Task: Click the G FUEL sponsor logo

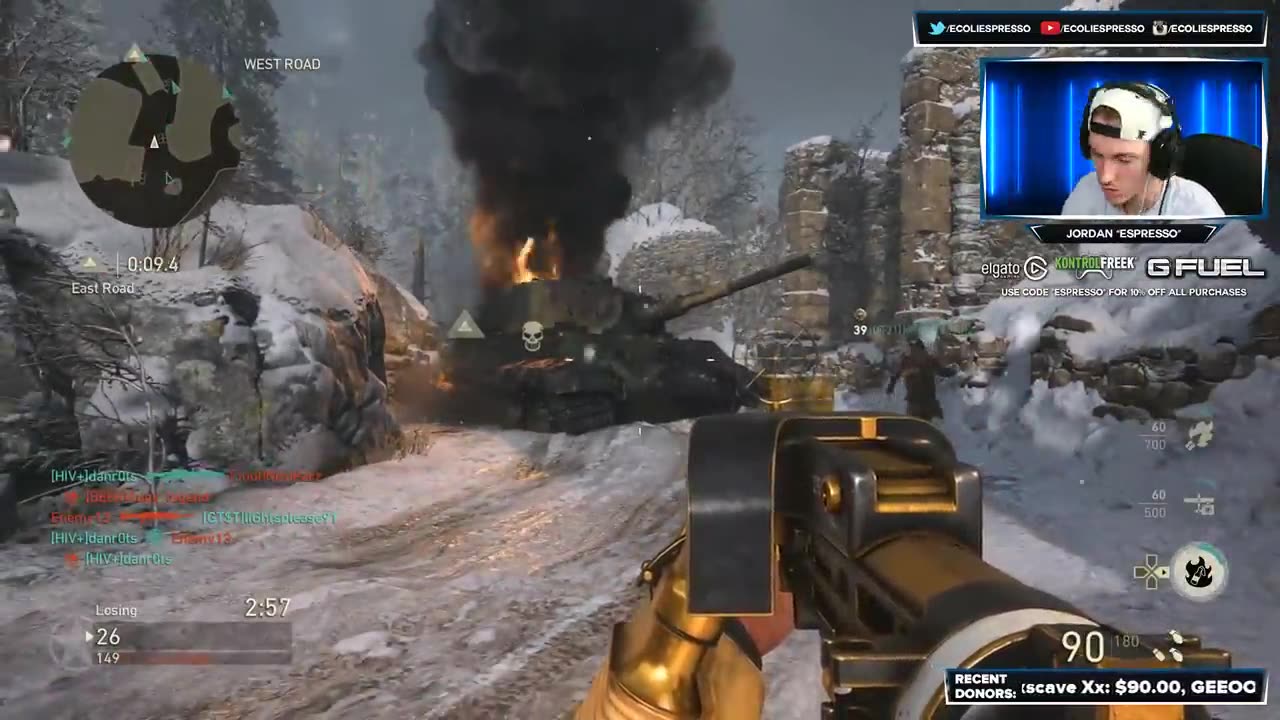Action: click(1204, 268)
